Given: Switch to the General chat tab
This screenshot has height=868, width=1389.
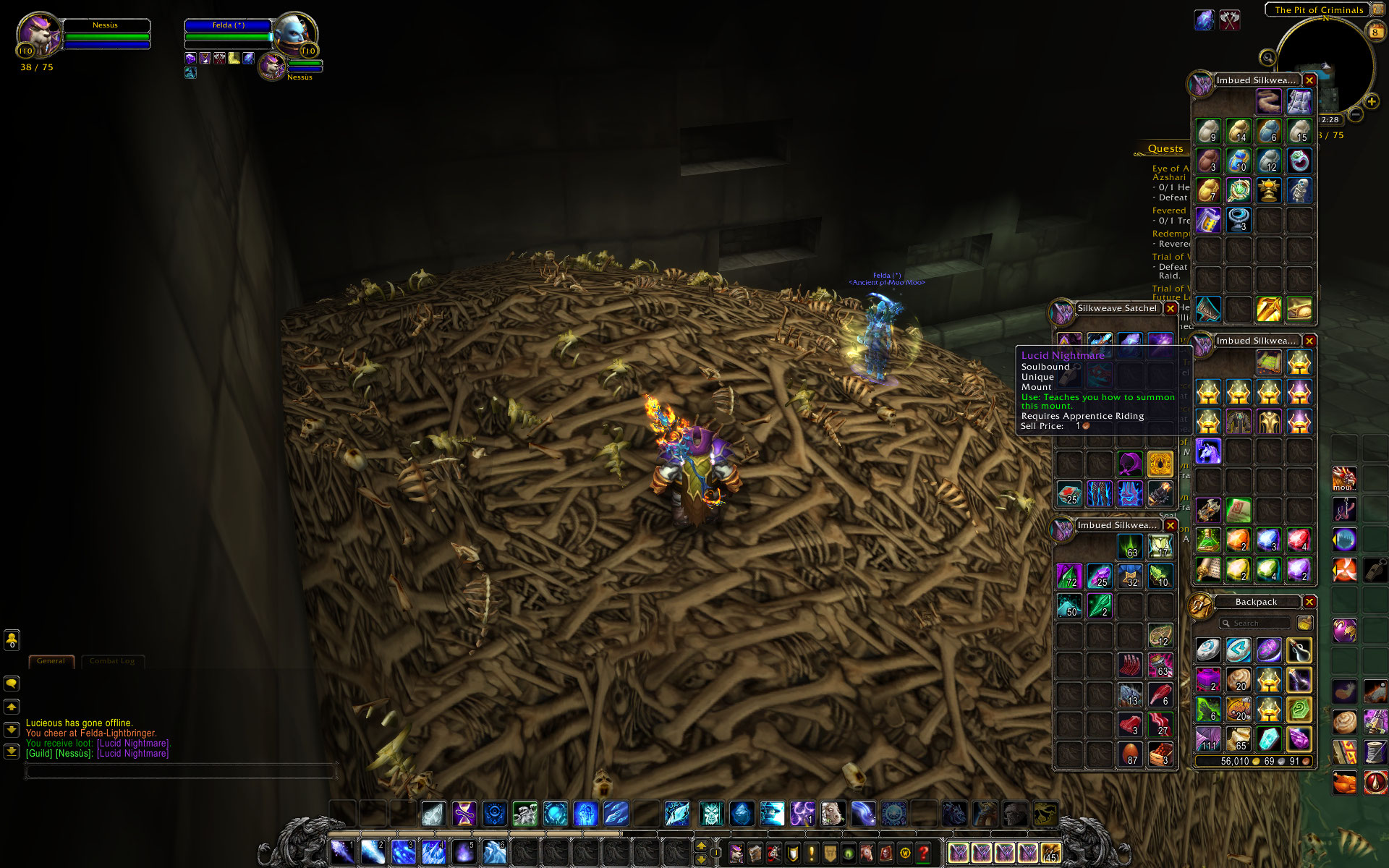Looking at the screenshot, I should coord(51,661).
